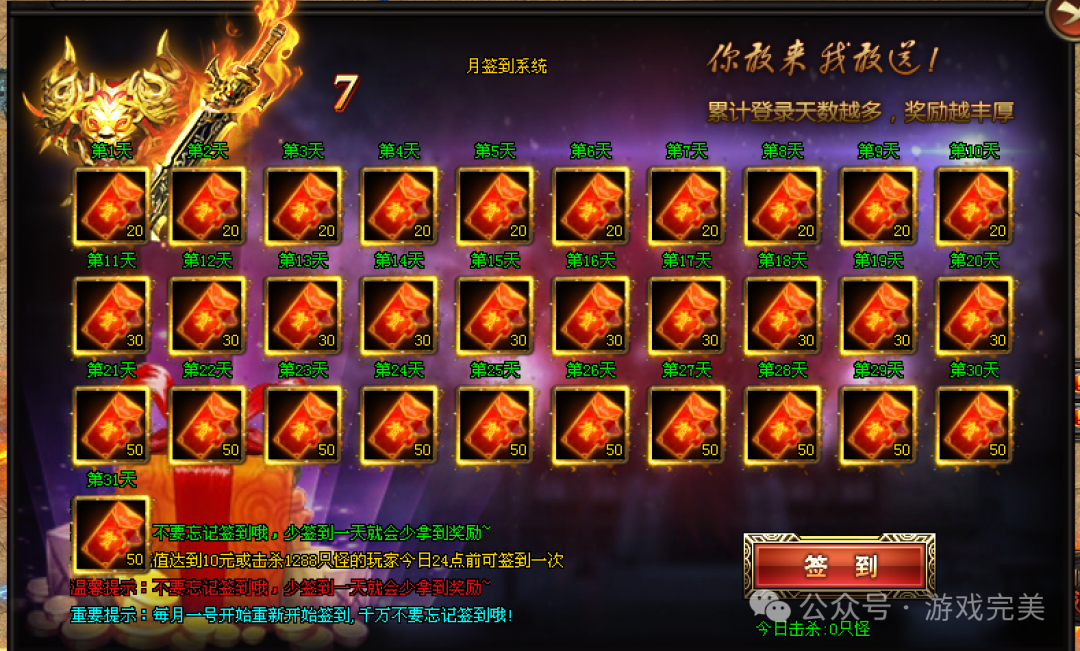
Task: Select the 第31天 reward slot
Action: [112, 534]
